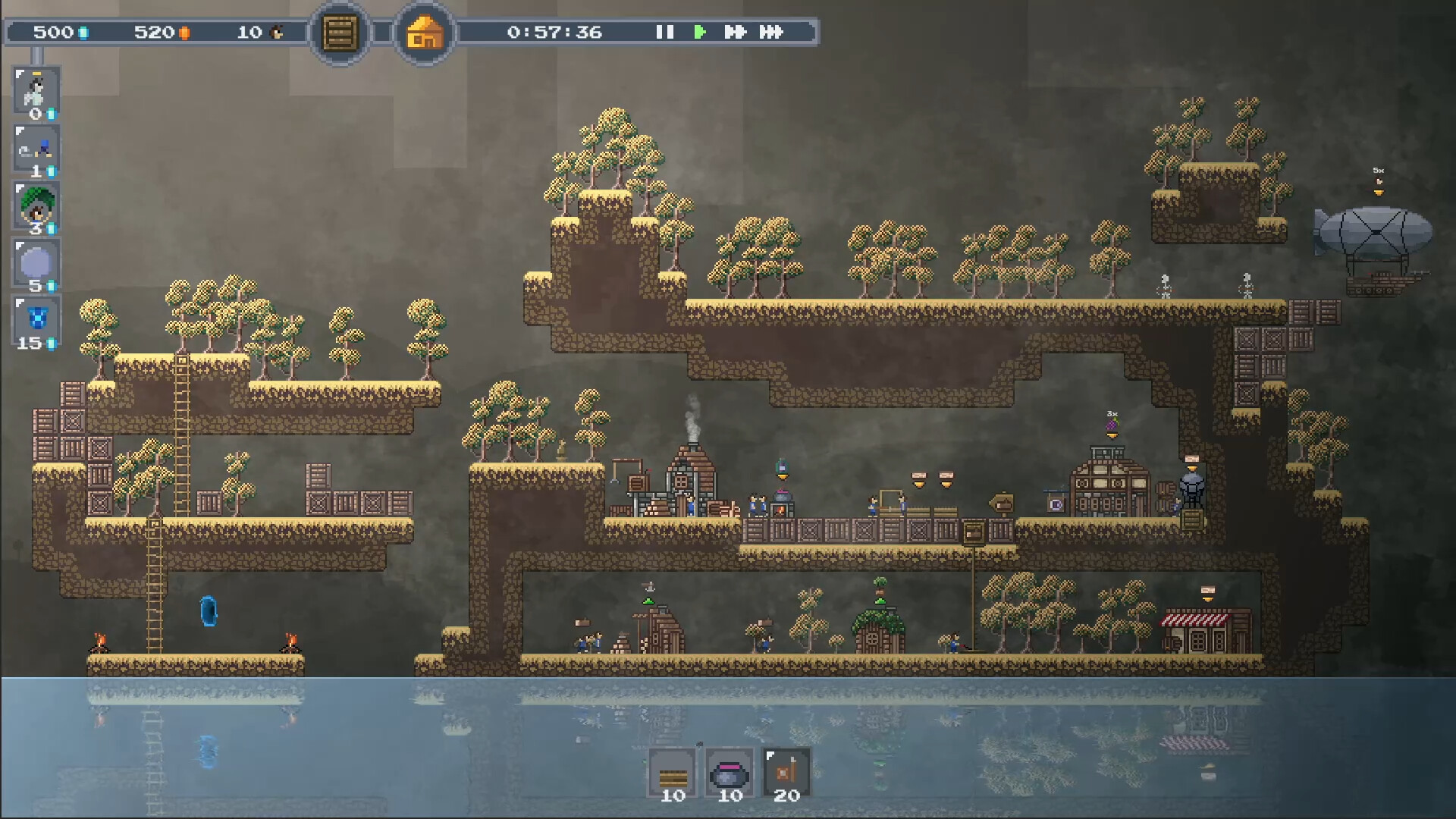Resume normal game speed with the play button

(x=699, y=33)
